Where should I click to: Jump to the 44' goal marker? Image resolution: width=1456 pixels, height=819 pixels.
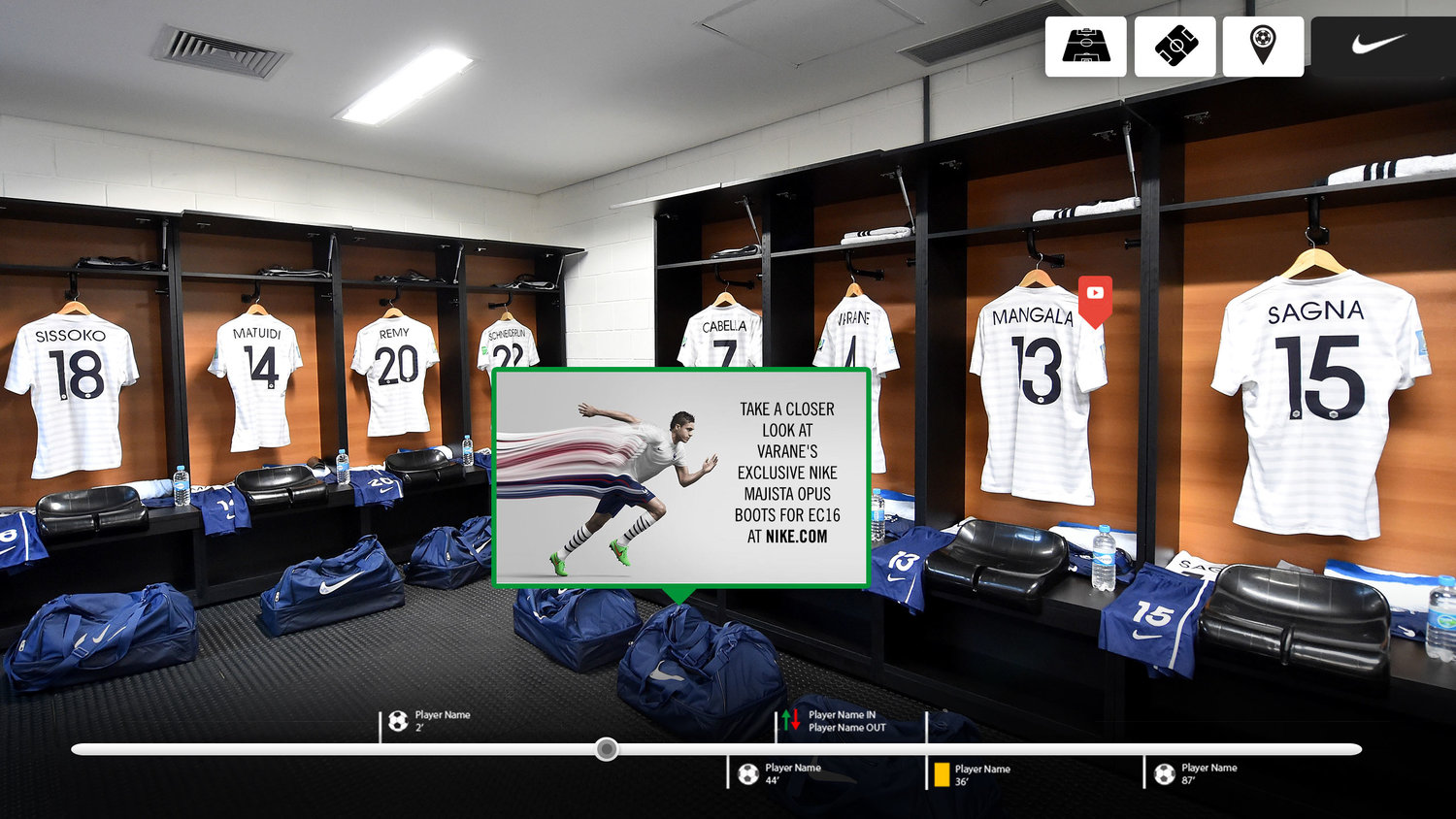[x=748, y=773]
